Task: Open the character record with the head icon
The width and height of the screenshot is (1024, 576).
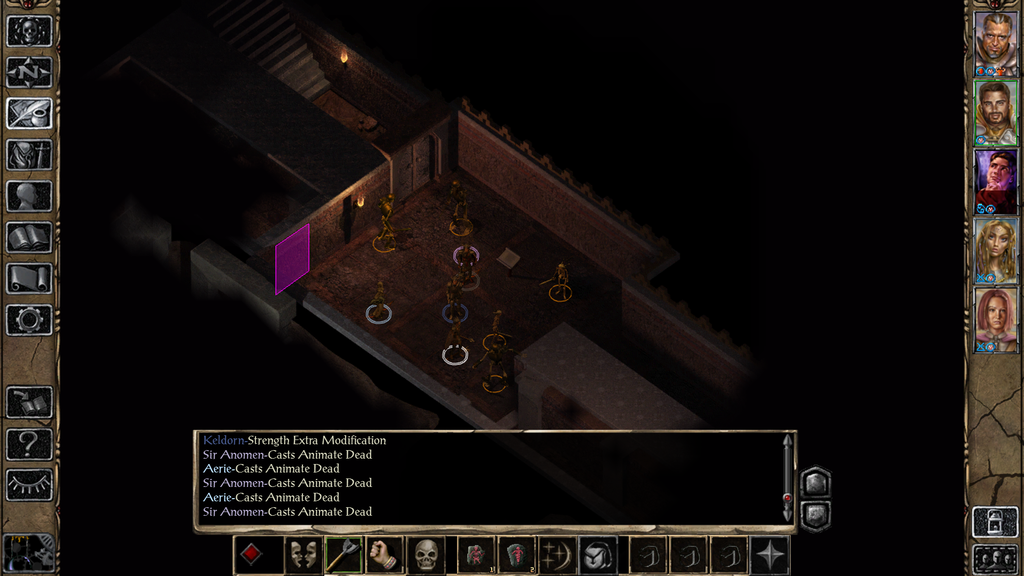Action: point(29,196)
